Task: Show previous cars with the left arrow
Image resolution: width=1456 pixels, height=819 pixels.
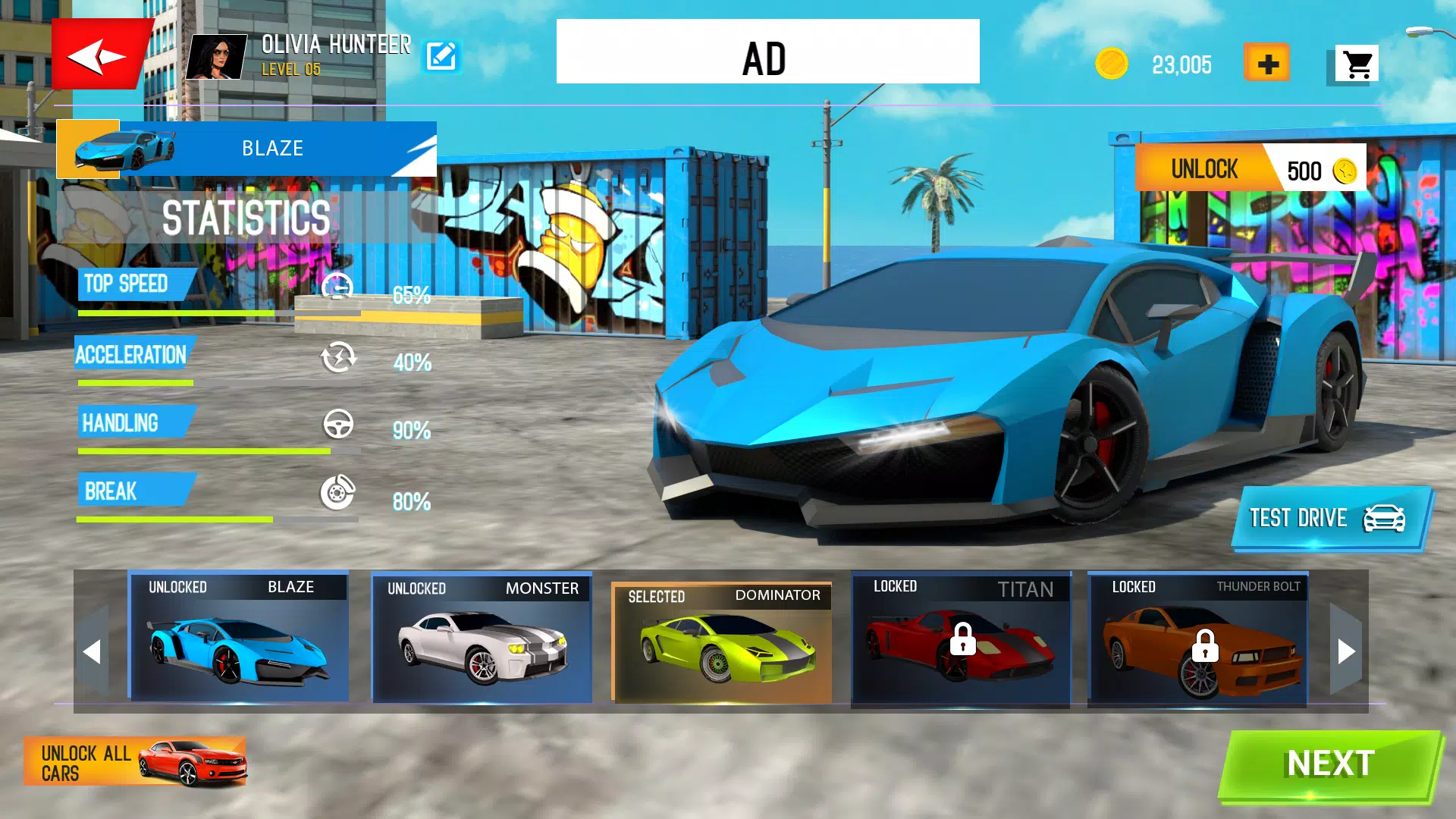Action: click(93, 651)
